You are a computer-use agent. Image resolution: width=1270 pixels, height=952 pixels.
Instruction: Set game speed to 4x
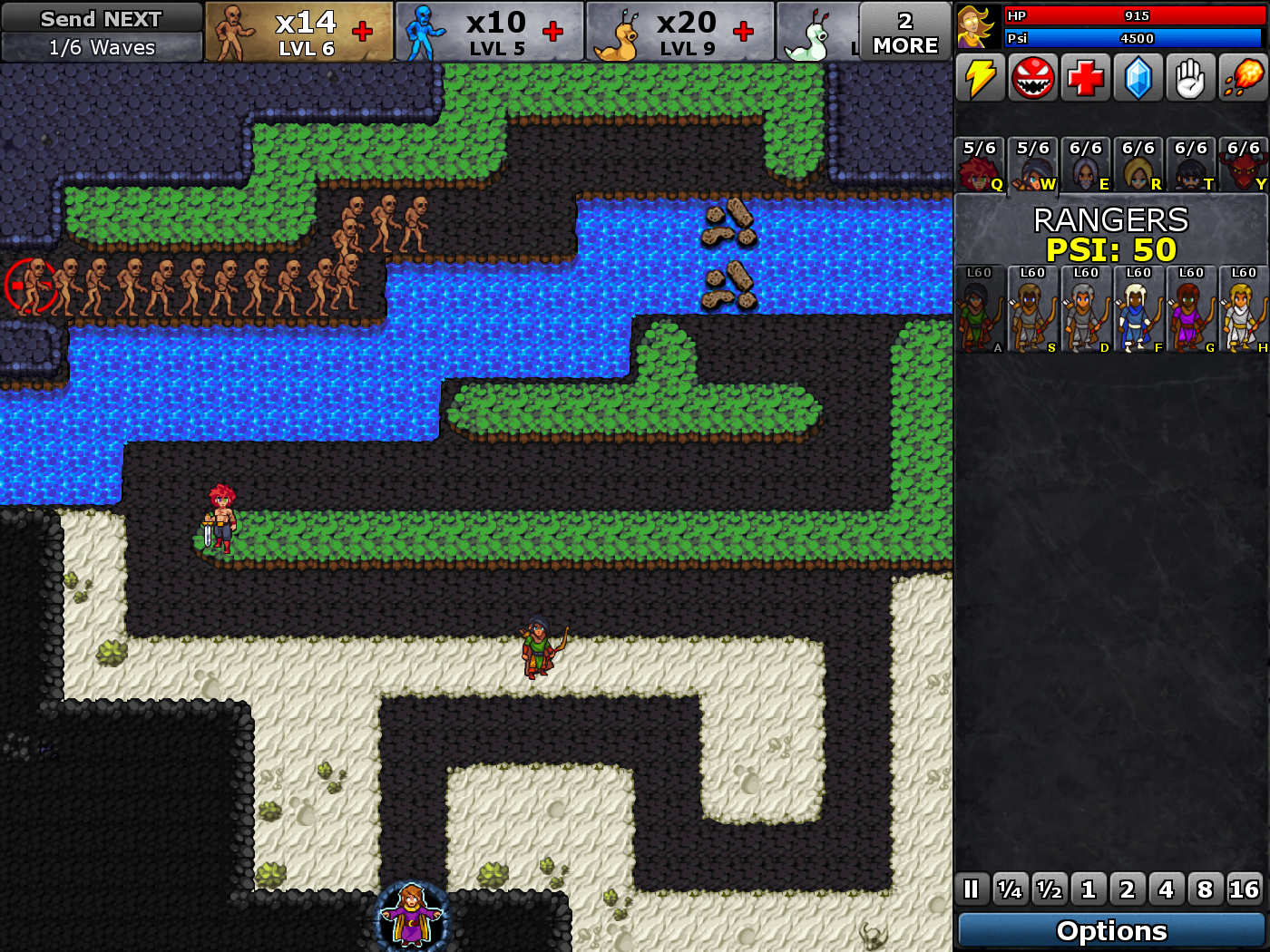pyautogui.click(x=1167, y=889)
